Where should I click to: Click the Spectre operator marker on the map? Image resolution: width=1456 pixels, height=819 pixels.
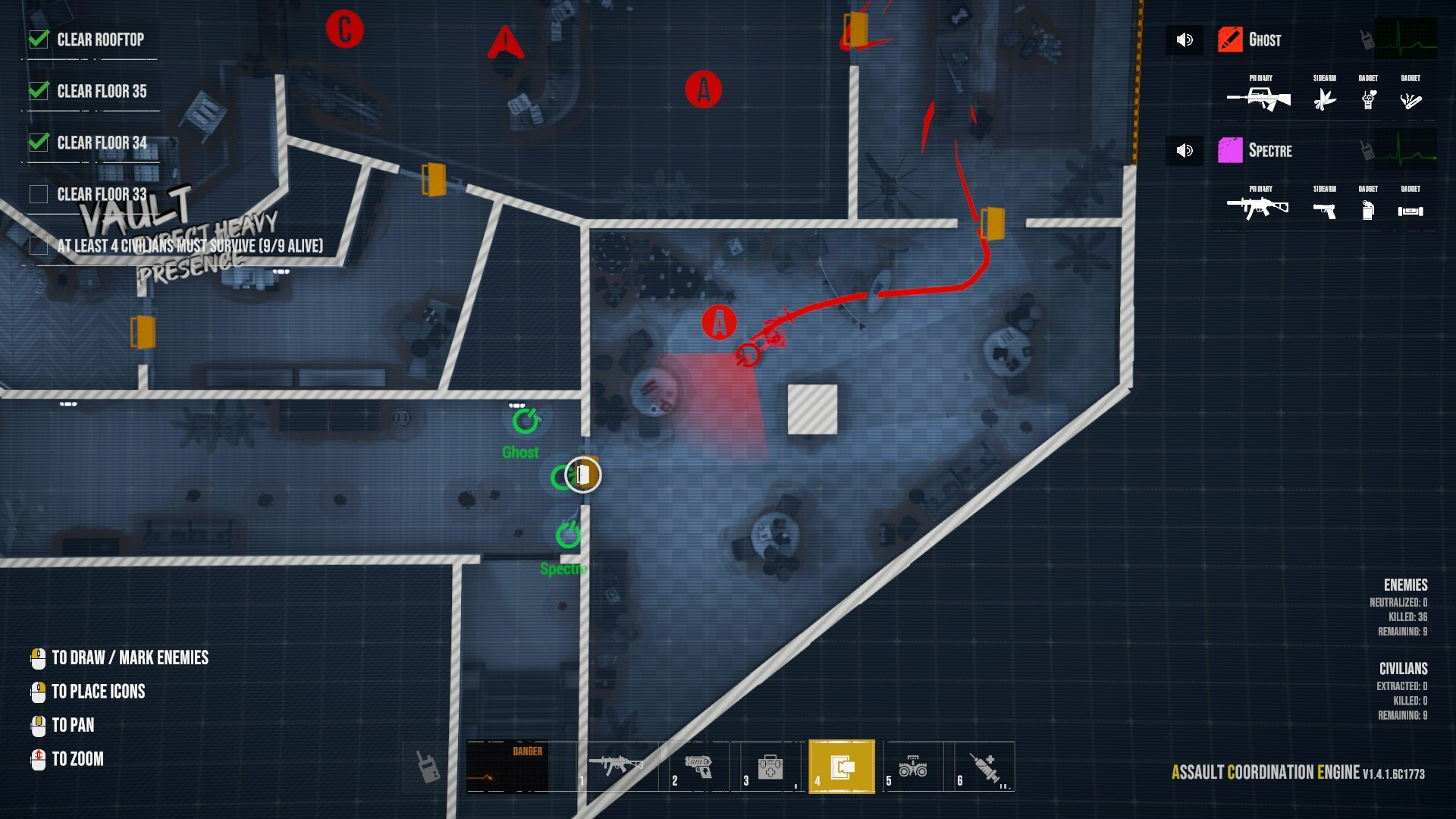(x=568, y=535)
